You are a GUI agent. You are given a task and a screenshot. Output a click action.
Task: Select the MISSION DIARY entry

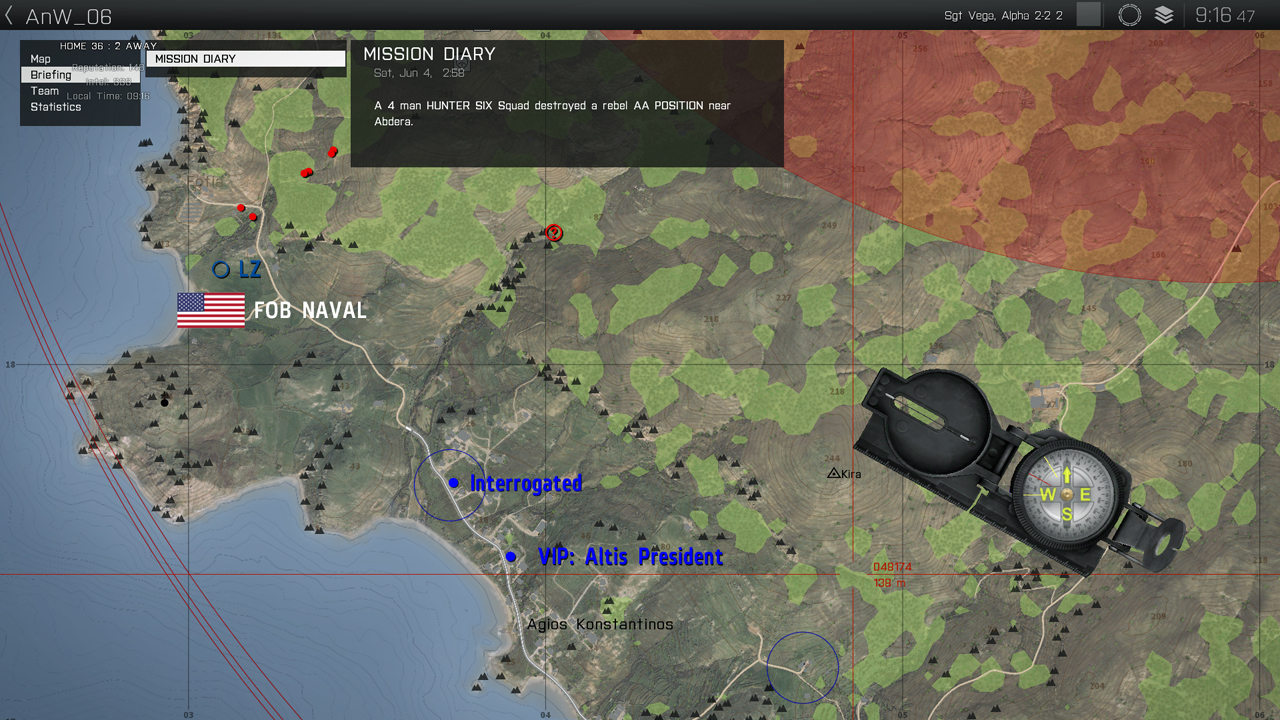point(245,59)
